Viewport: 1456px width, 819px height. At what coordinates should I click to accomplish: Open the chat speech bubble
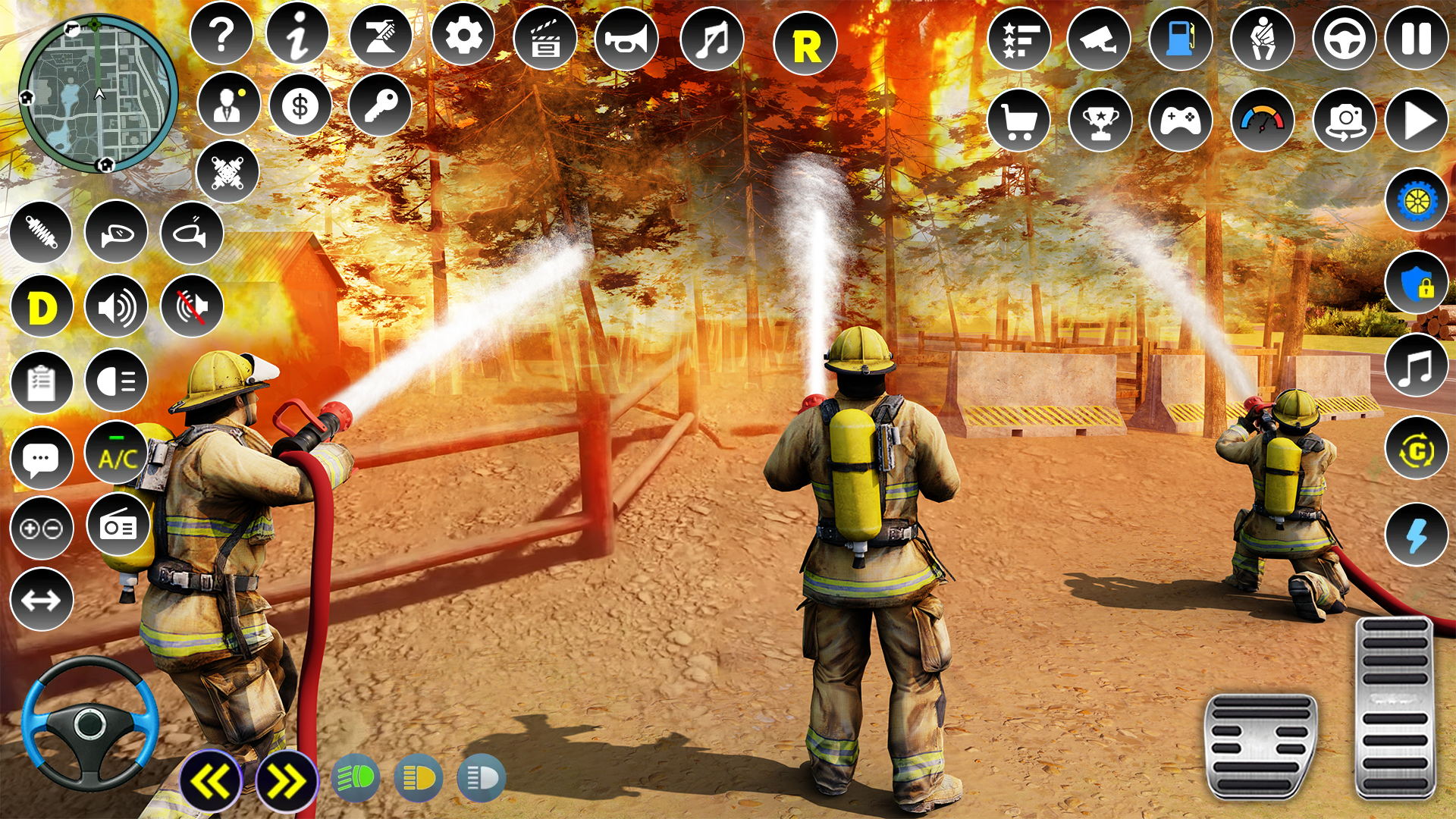[42, 458]
